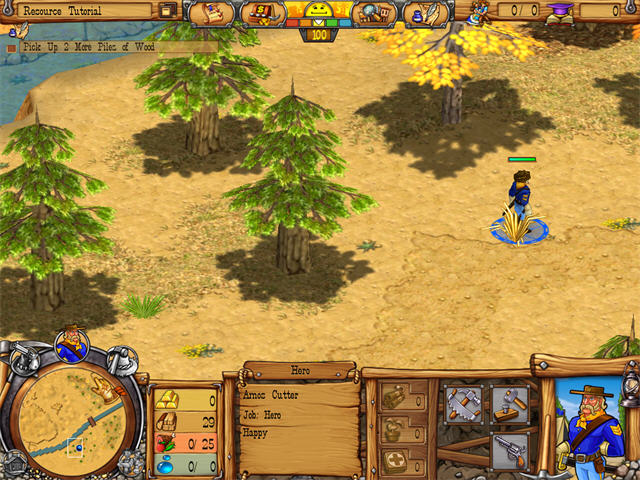Screen dimensions: 640x480
Task: Click the pickaxe button right of minimap portrait
Action: [x=120, y=356]
